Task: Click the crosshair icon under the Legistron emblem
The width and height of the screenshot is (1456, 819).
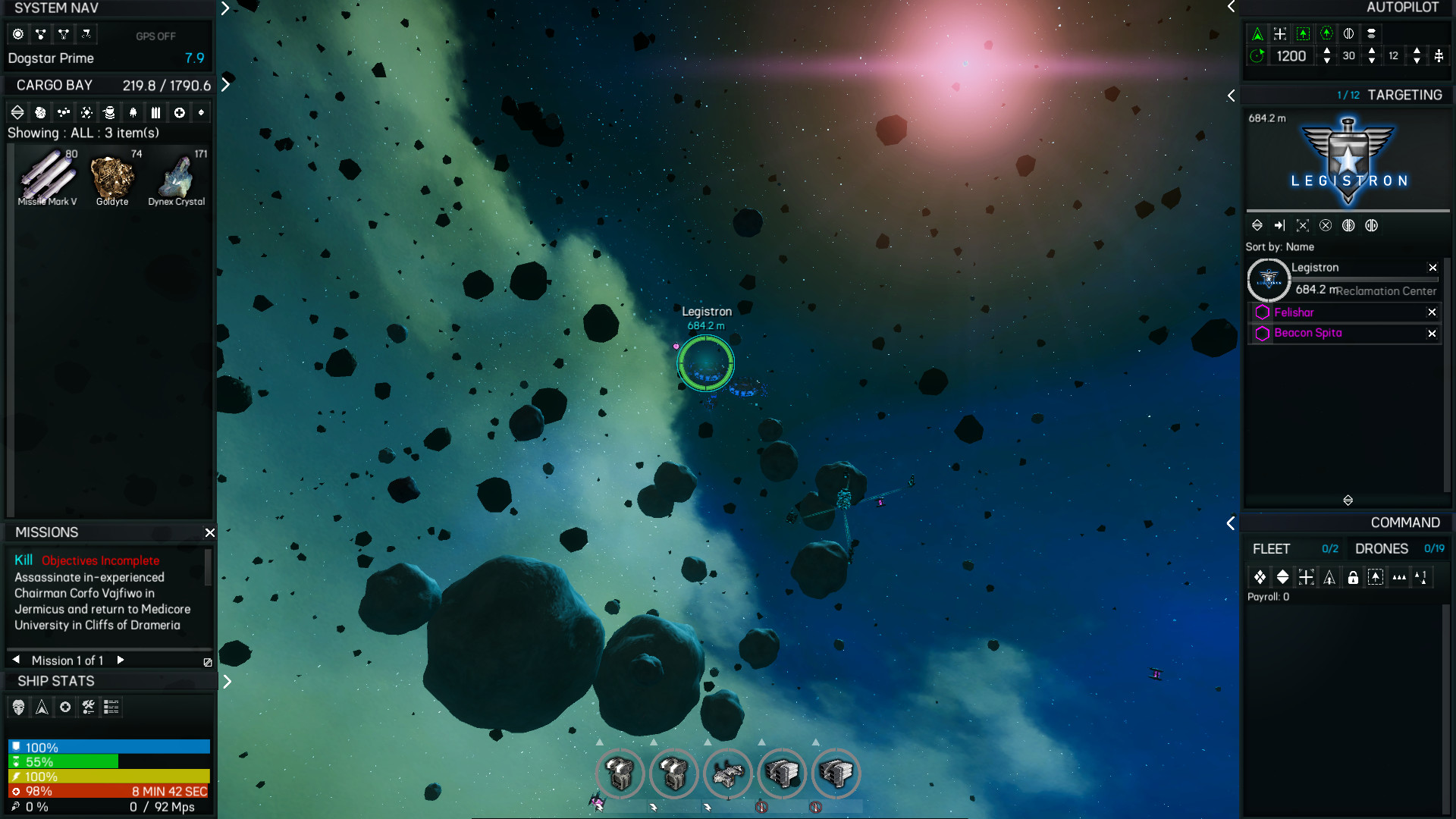Action: [x=1303, y=225]
